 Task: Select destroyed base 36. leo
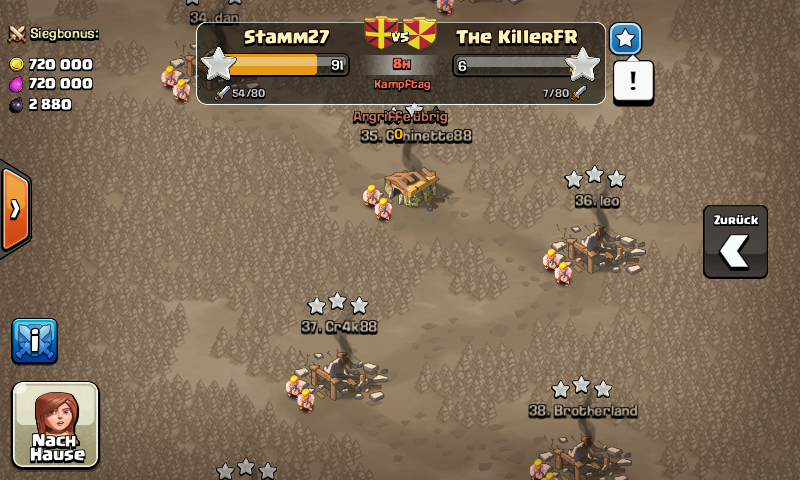[x=596, y=248]
